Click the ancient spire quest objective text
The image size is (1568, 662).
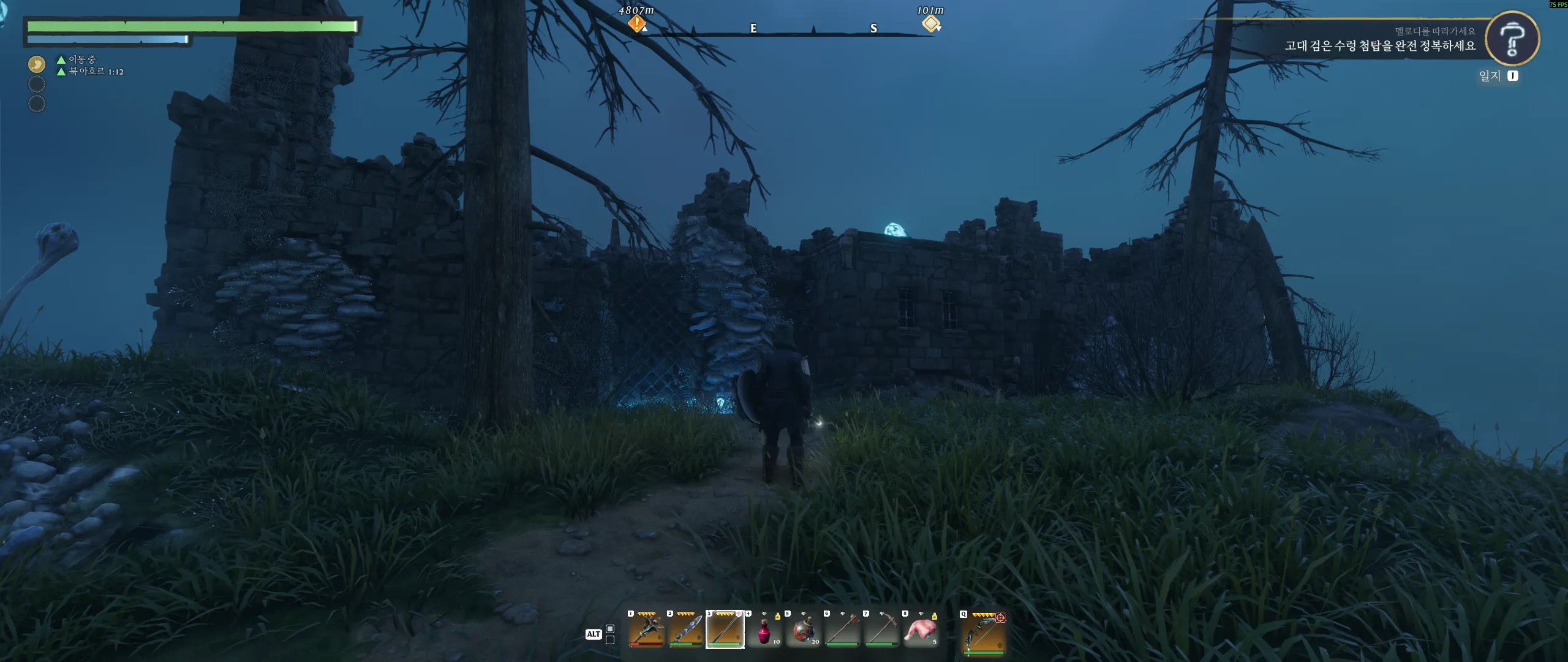[1379, 46]
